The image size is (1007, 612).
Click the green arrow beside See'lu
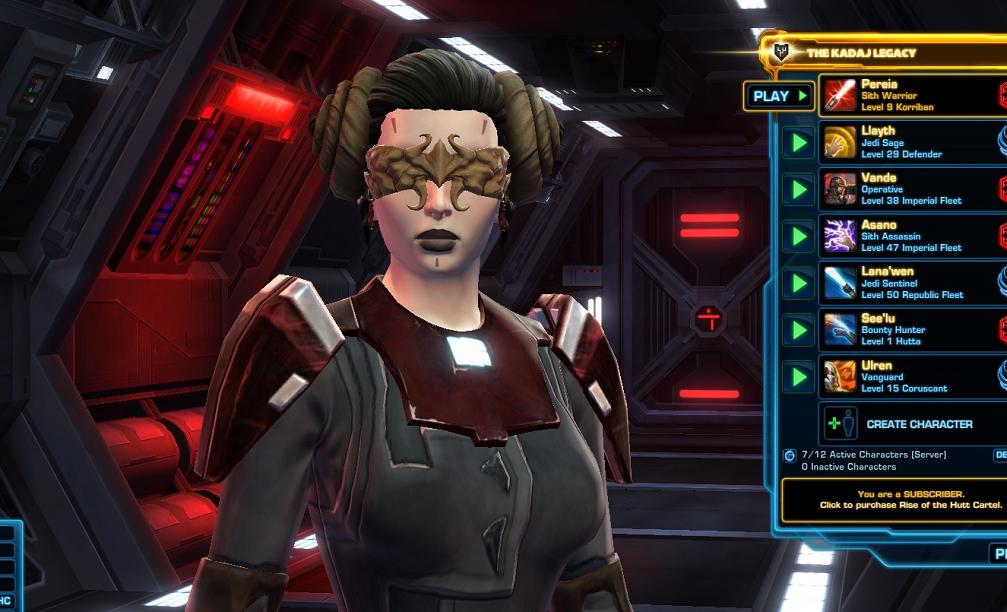coord(798,329)
